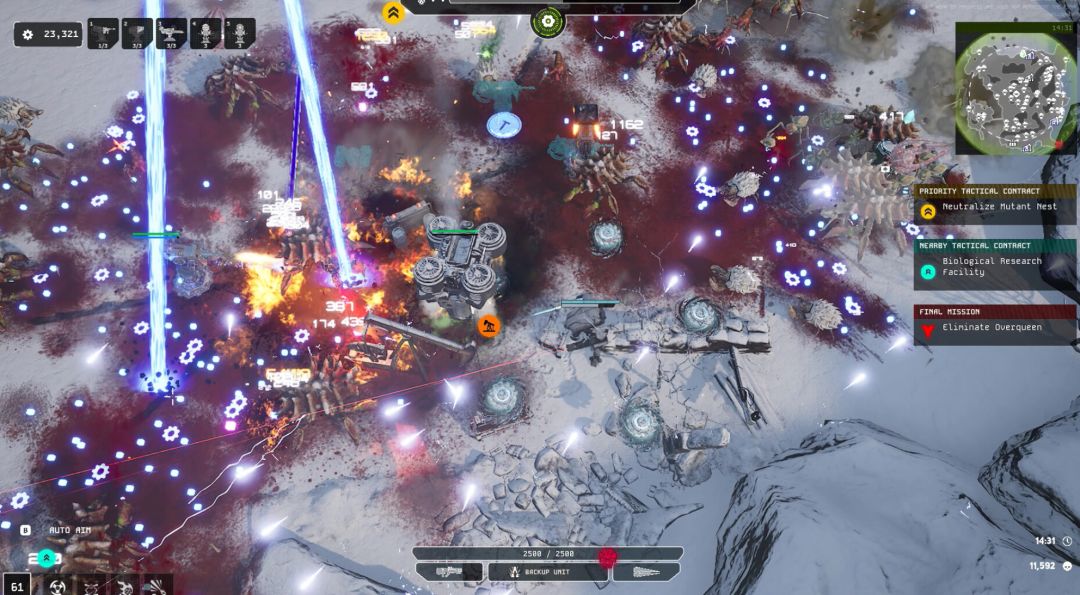Click the blue timer clock marker
This screenshot has width=1080, height=595.
point(504,124)
